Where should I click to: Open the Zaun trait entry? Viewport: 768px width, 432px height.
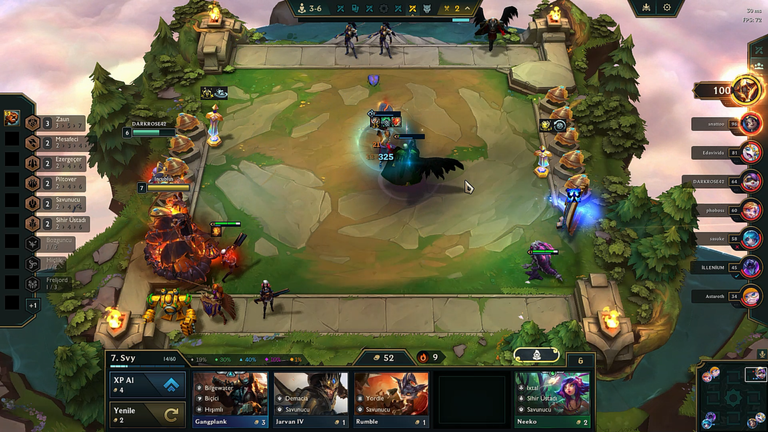click(x=56, y=122)
